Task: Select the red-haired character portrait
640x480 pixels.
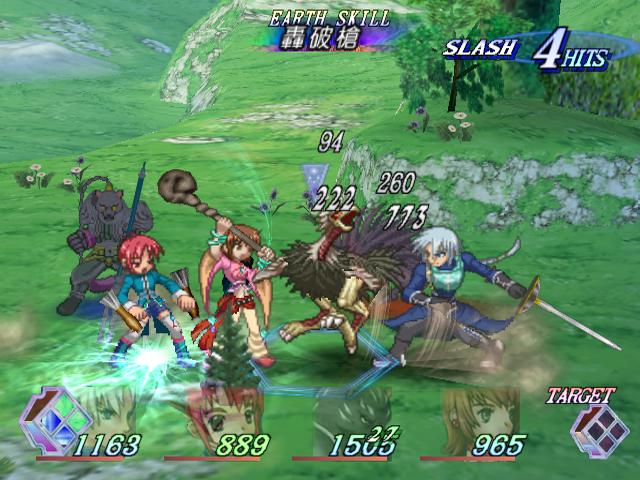Action: (x=225, y=412)
